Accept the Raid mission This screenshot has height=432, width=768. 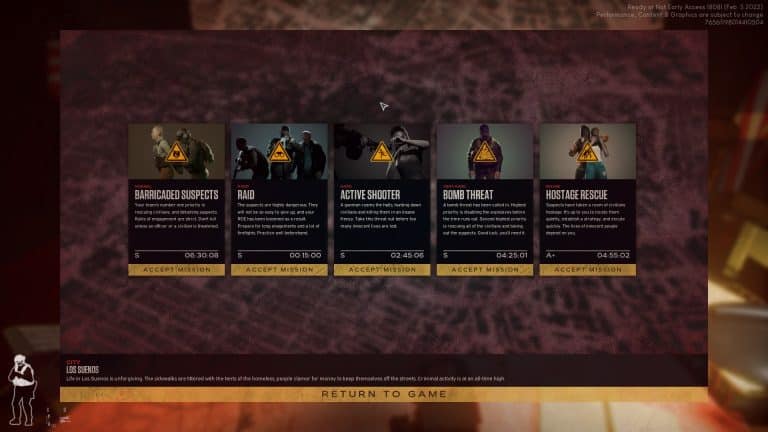point(279,269)
